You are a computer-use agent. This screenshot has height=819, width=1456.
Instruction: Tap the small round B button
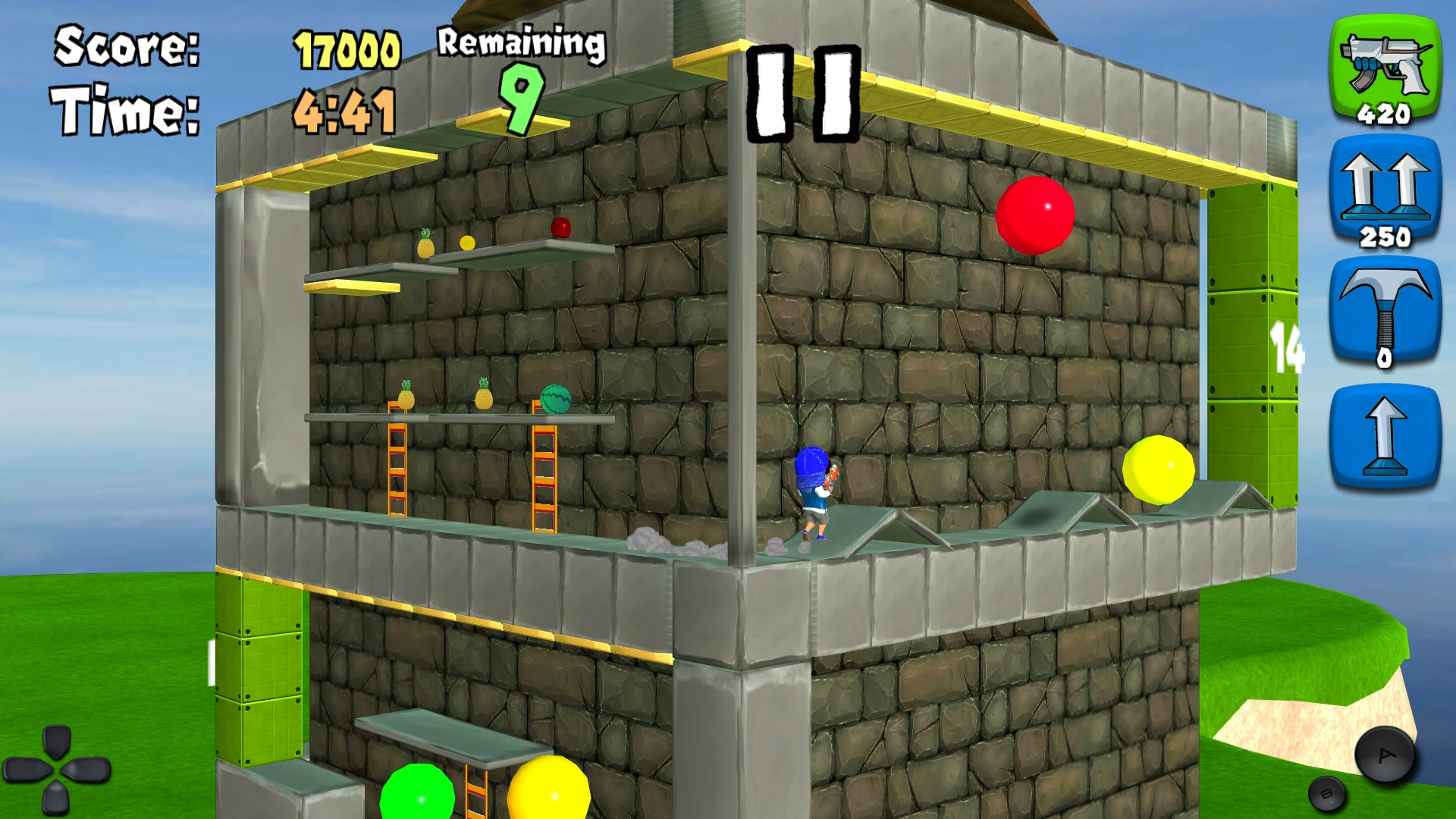click(x=1326, y=794)
